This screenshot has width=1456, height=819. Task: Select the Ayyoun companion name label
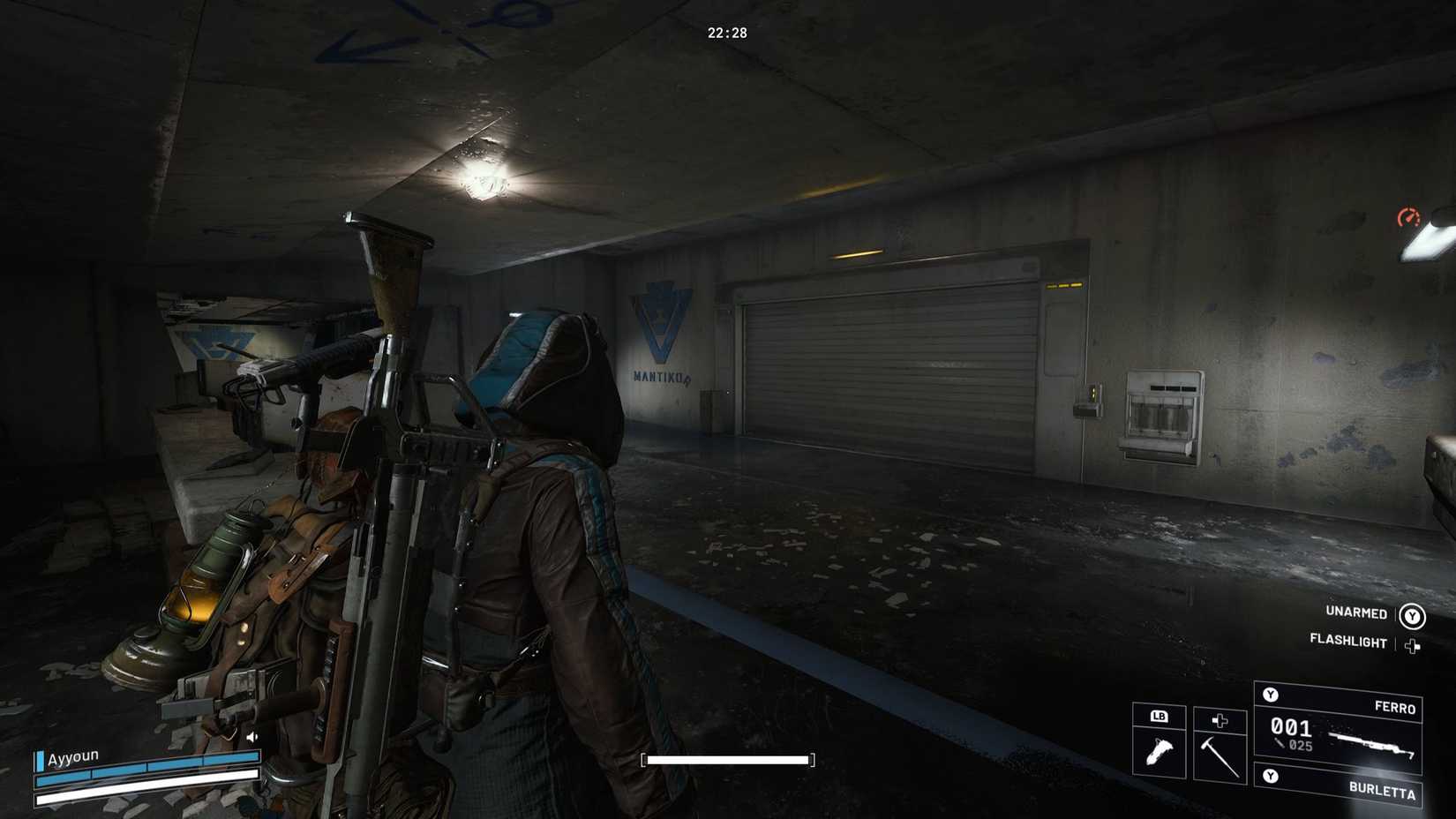73,755
